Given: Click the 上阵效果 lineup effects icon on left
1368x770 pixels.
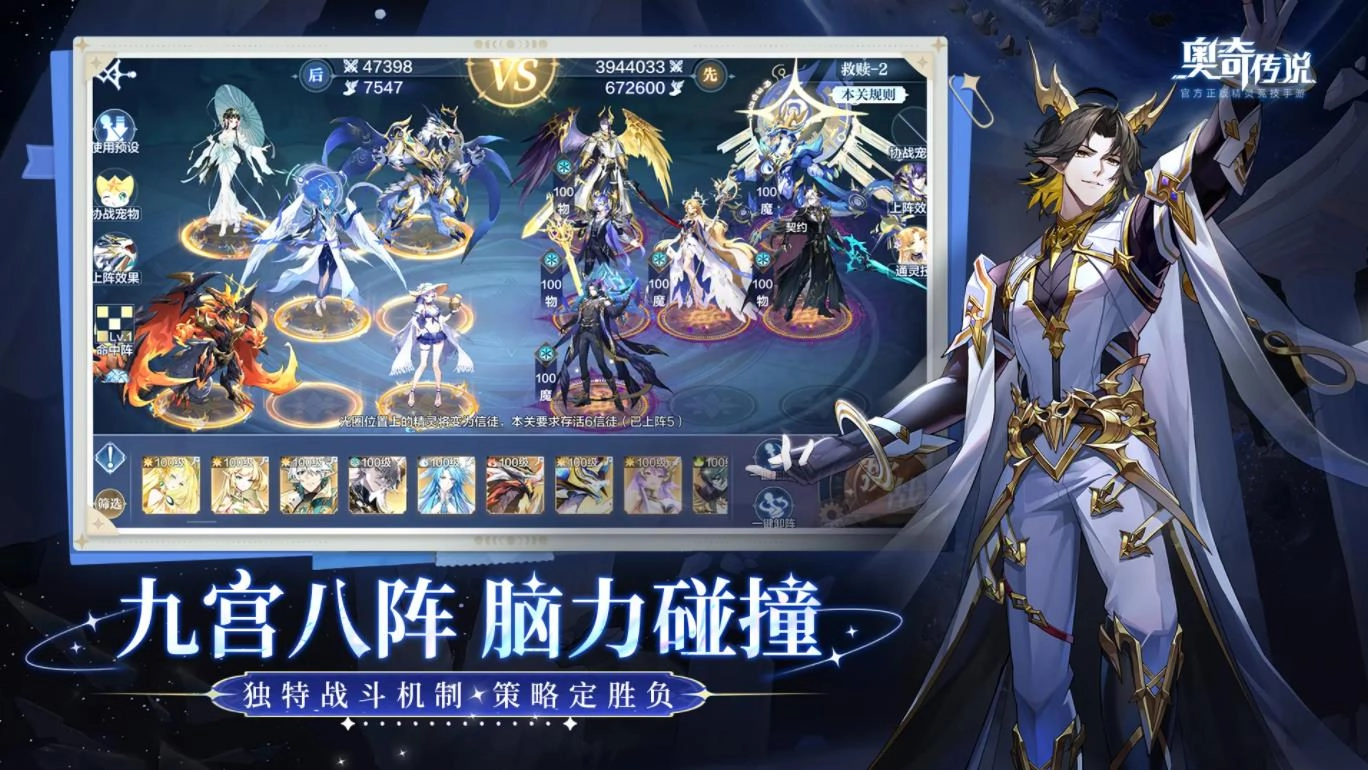Looking at the screenshot, I should pyautogui.click(x=115, y=250).
